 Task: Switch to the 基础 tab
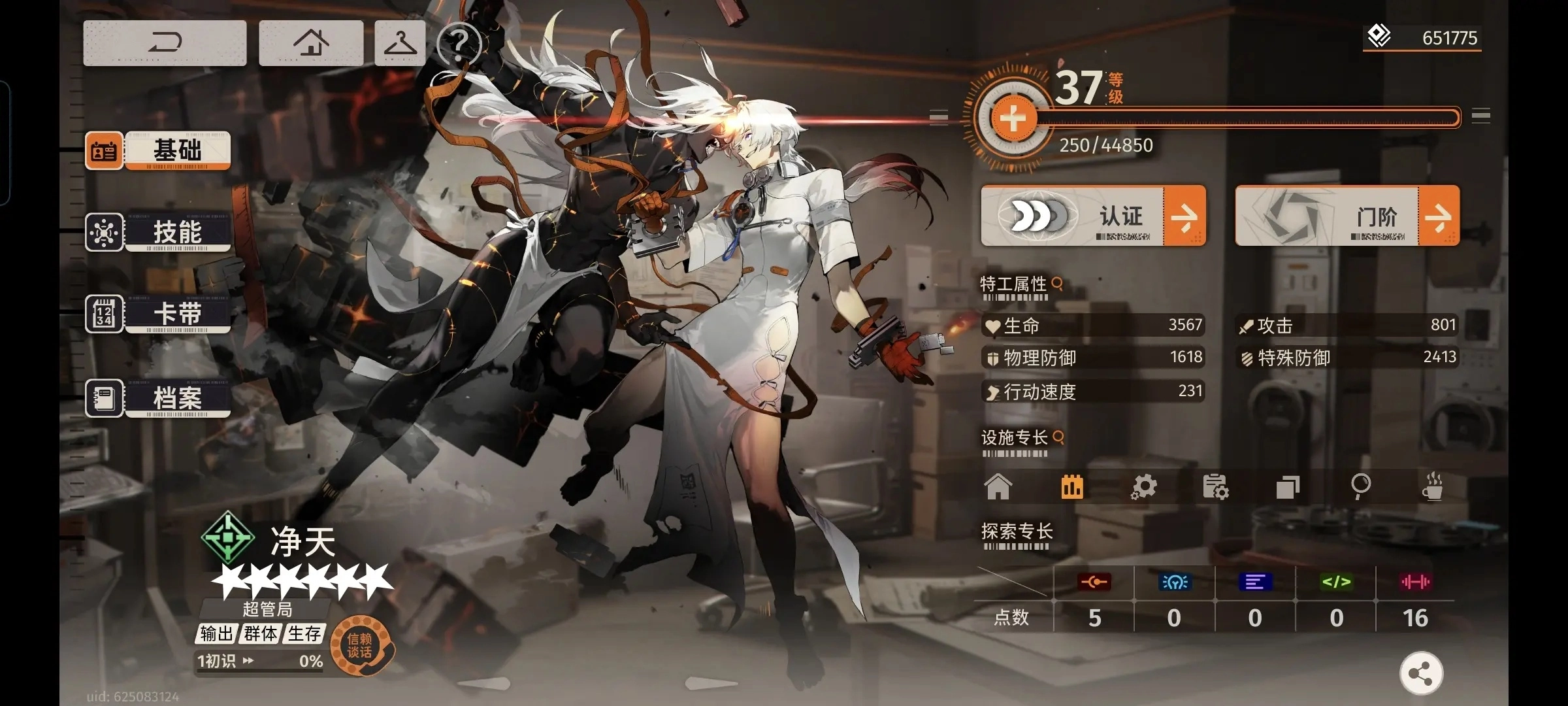(158, 151)
